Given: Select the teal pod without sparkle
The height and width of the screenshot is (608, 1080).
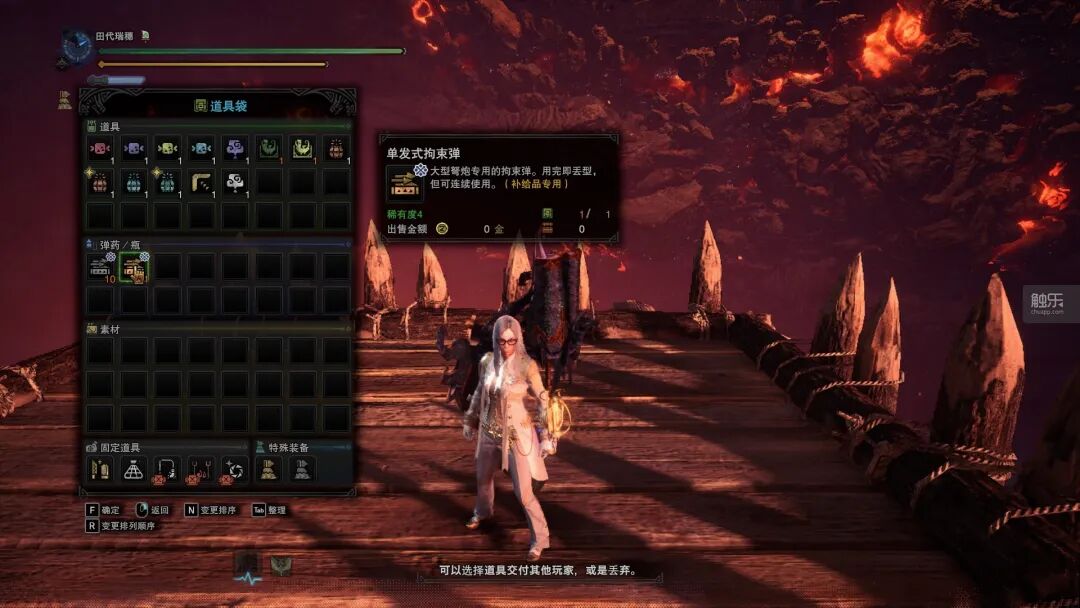Looking at the screenshot, I should tap(134, 182).
